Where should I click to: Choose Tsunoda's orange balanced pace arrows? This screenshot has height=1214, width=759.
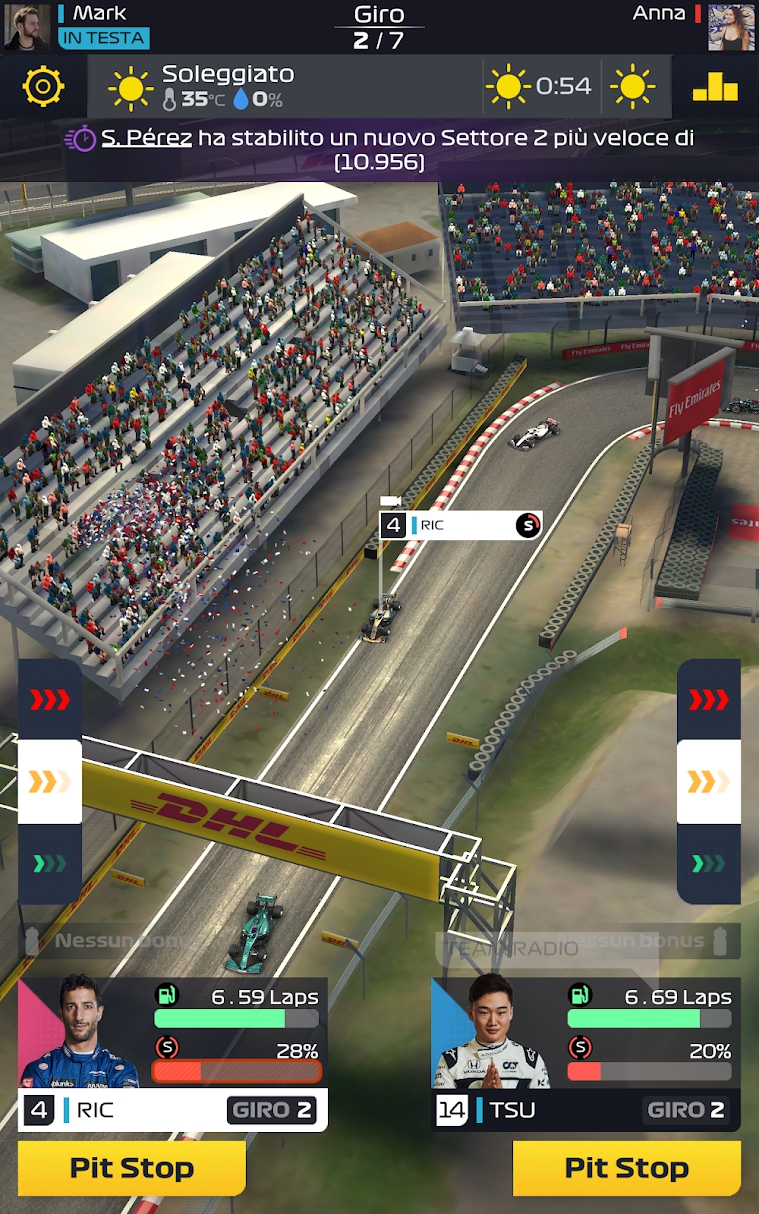[x=709, y=781]
